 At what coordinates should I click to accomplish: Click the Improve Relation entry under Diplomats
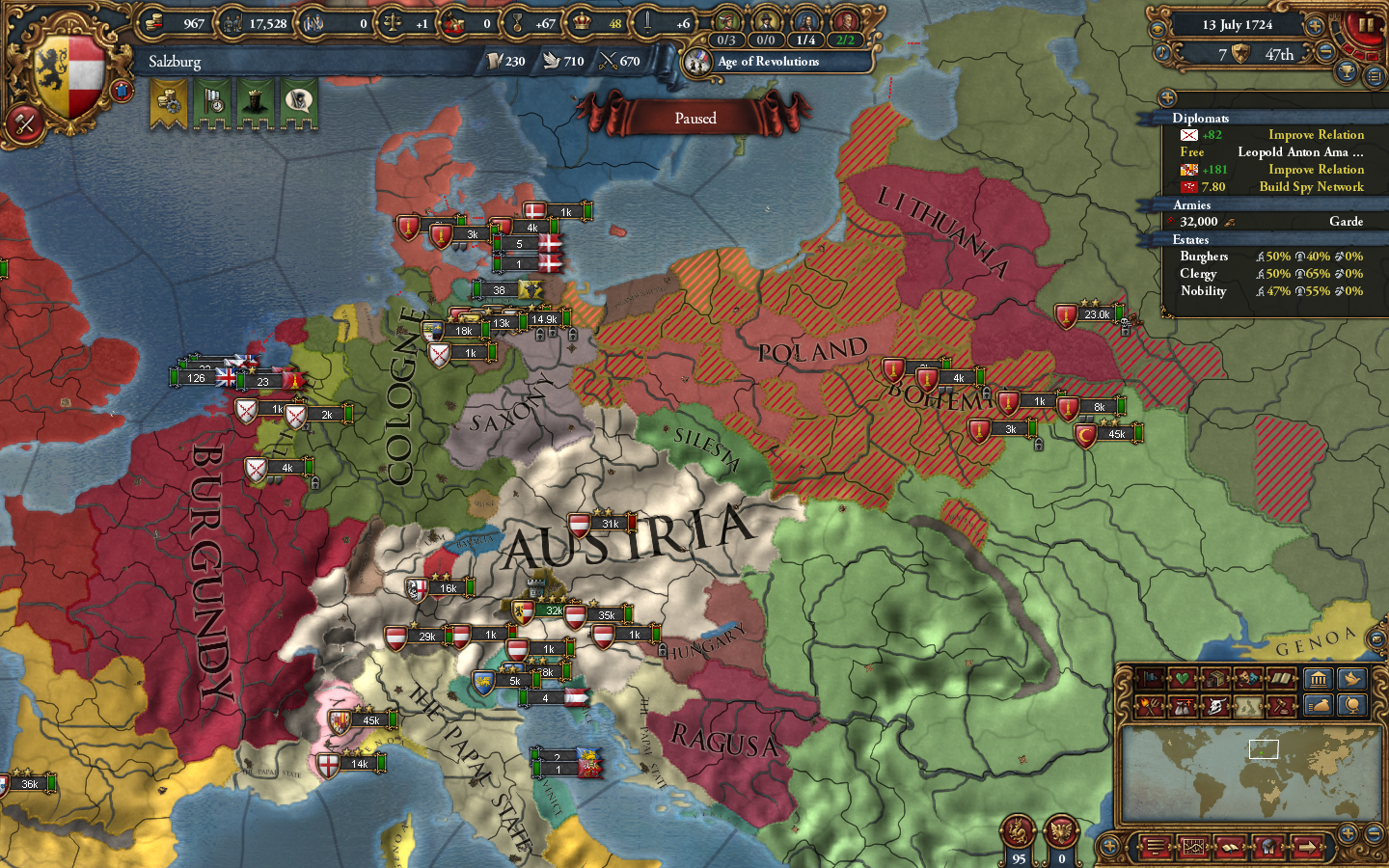pos(1315,134)
